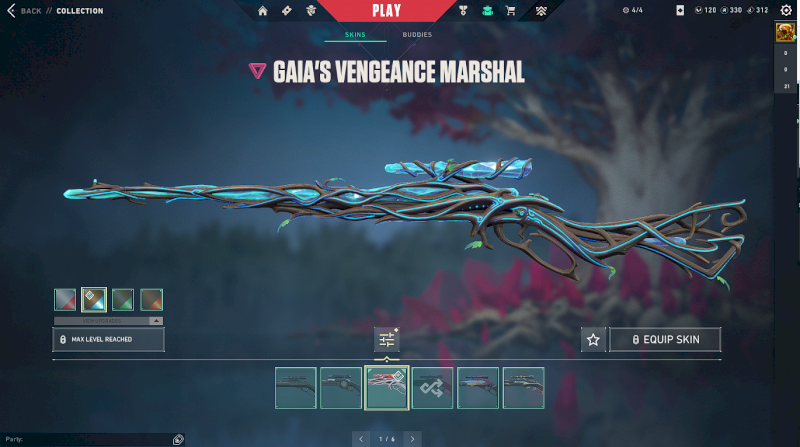Go to the next skin page
The height and width of the screenshot is (447, 800).
413,439
